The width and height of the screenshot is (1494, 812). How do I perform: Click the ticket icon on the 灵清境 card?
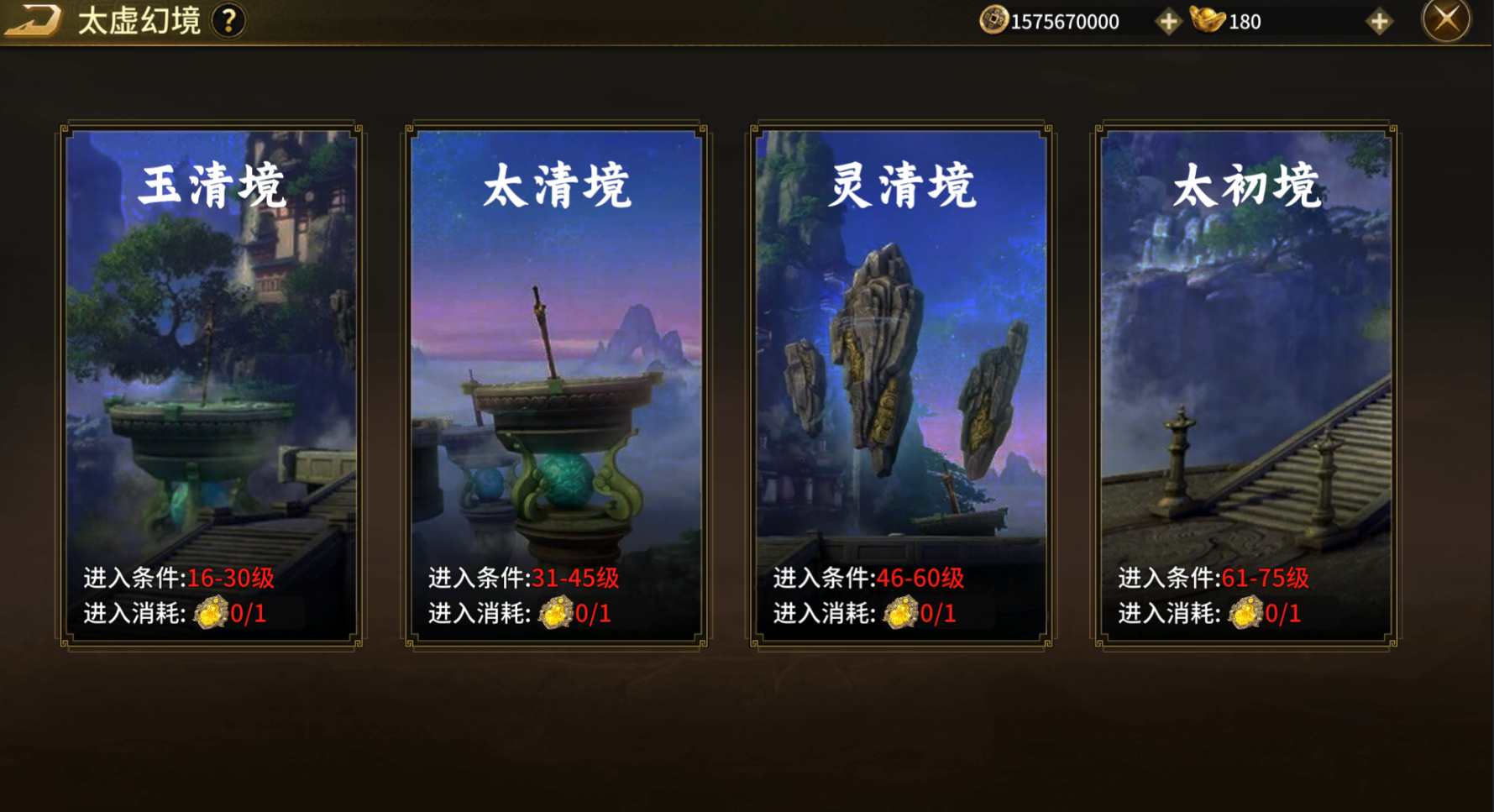(x=903, y=613)
